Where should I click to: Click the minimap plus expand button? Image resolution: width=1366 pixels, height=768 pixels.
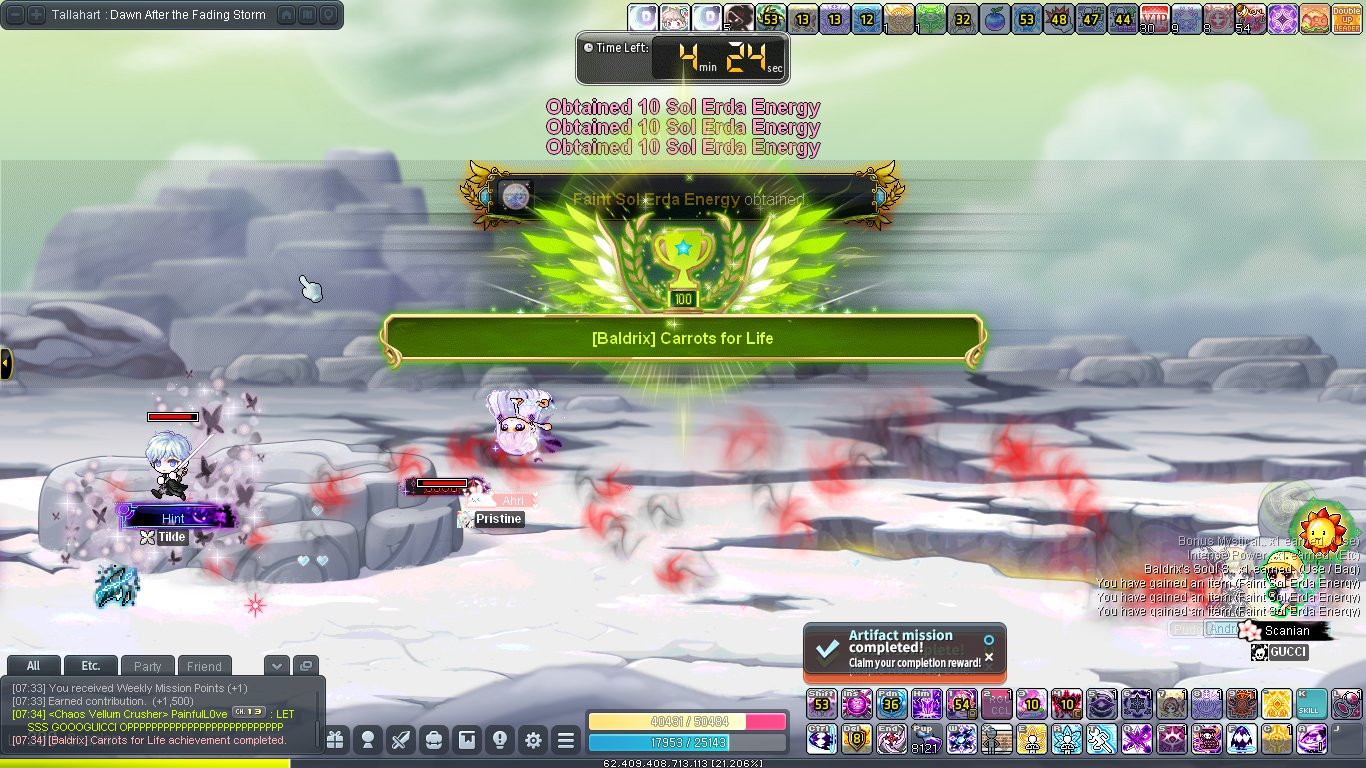click(x=36, y=15)
